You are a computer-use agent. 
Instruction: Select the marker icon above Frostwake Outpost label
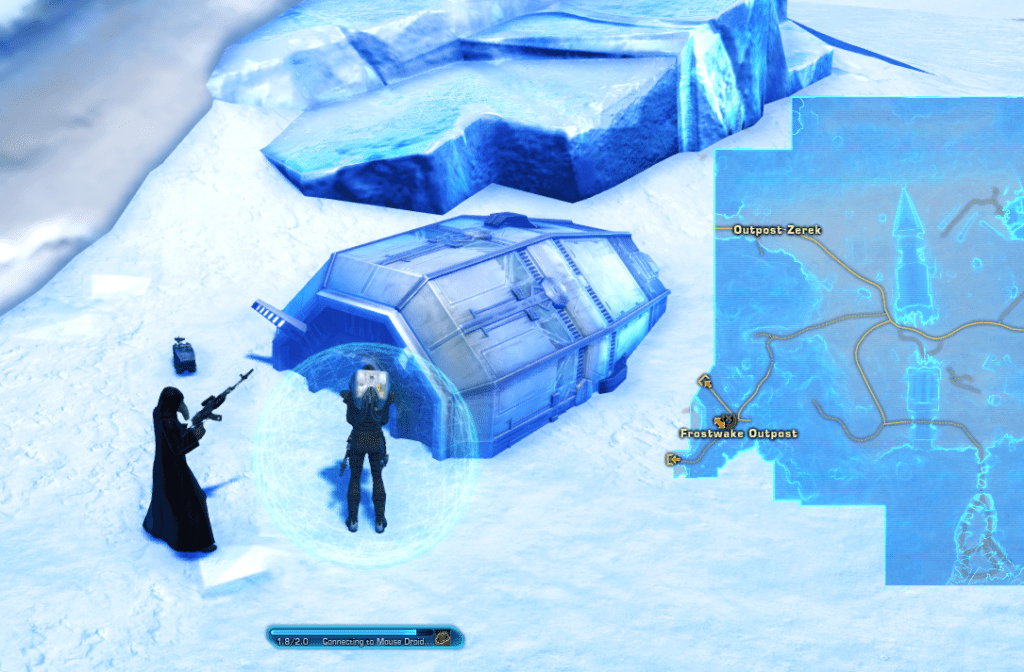coord(724,420)
